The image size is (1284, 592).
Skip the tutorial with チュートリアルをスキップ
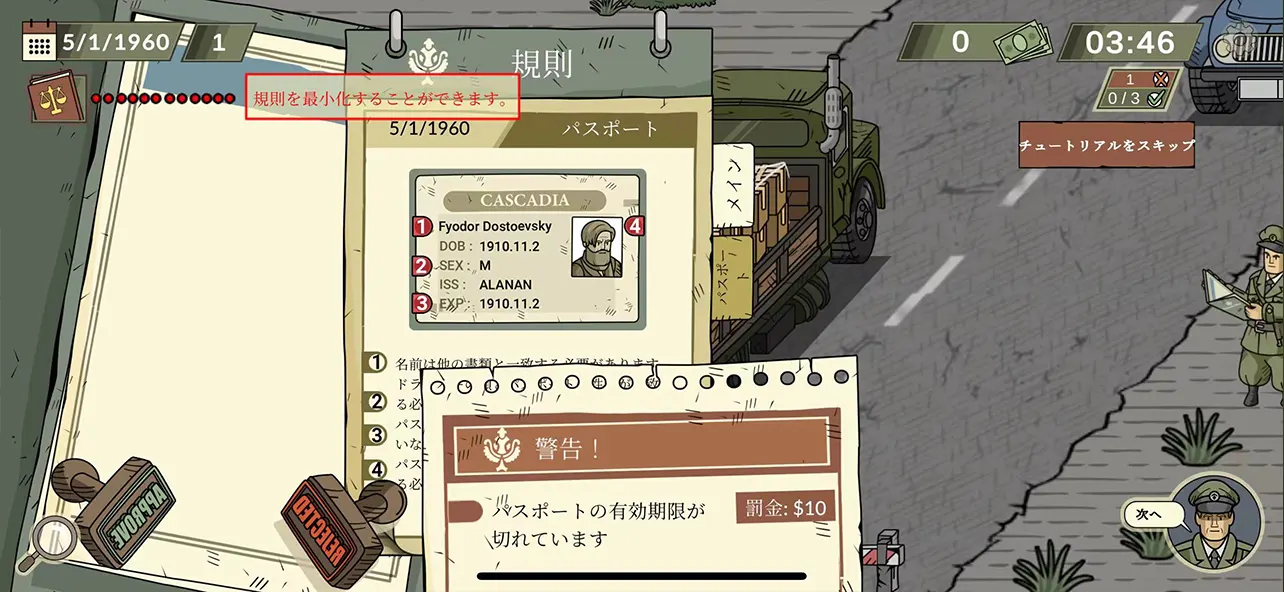tap(1106, 145)
